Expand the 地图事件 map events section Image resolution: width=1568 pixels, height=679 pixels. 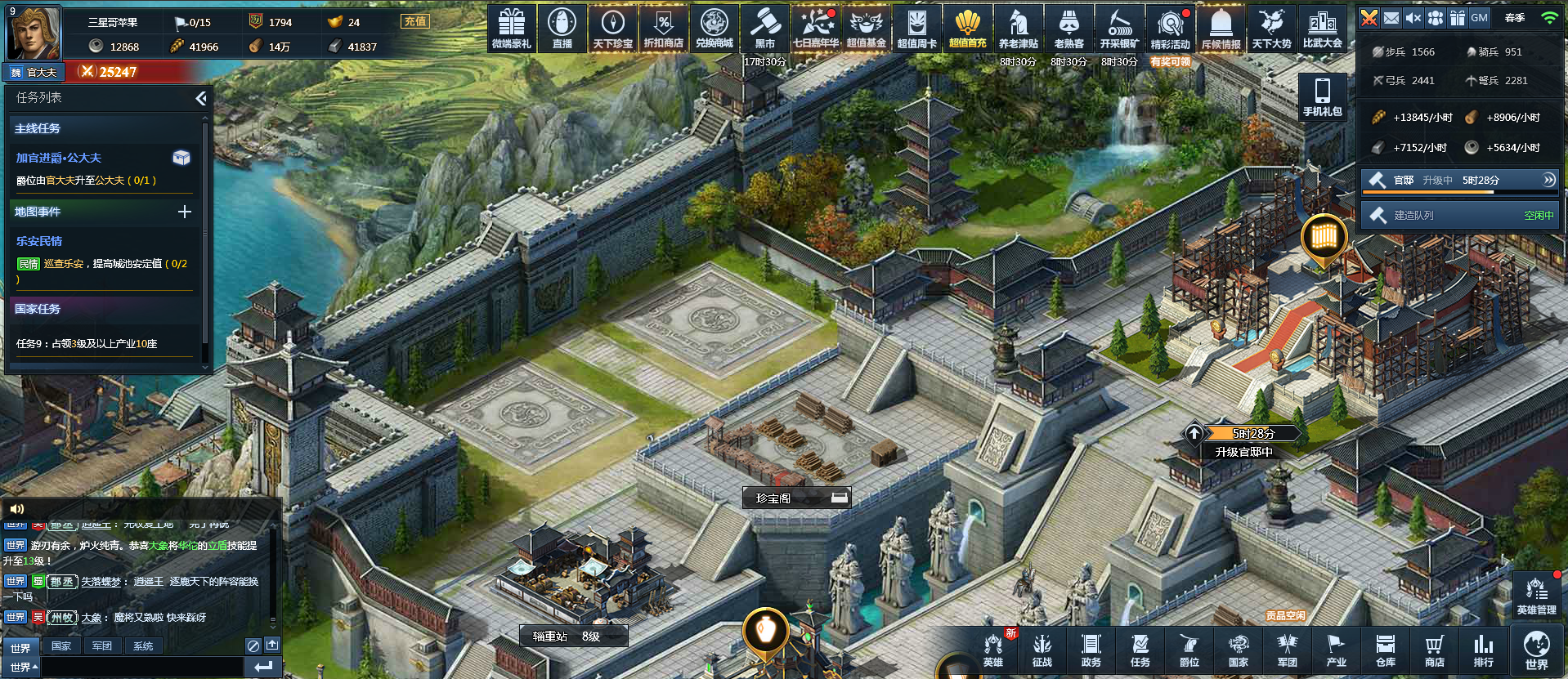pyautogui.click(x=185, y=212)
